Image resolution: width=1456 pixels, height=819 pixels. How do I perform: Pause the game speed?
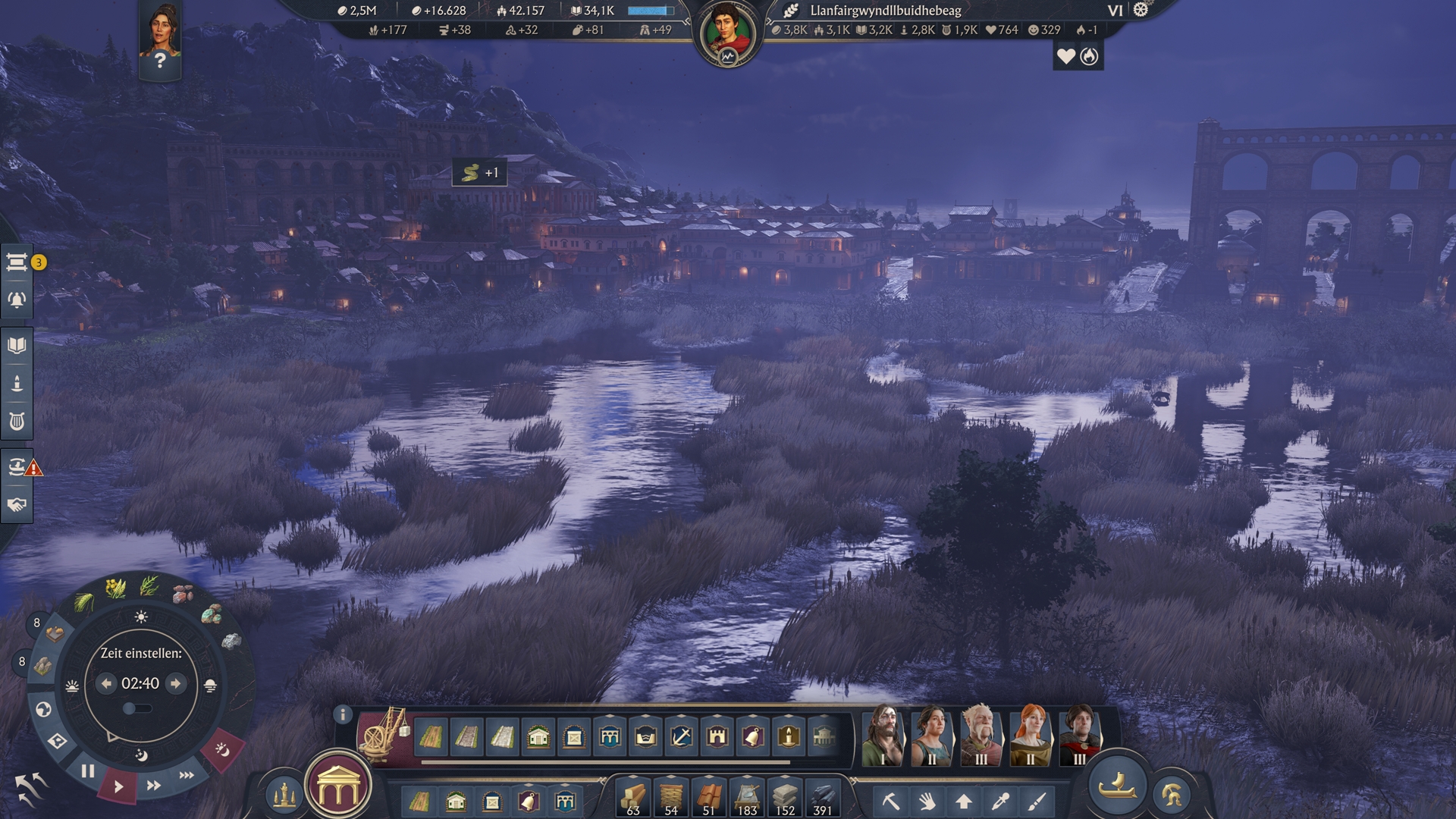click(x=88, y=771)
